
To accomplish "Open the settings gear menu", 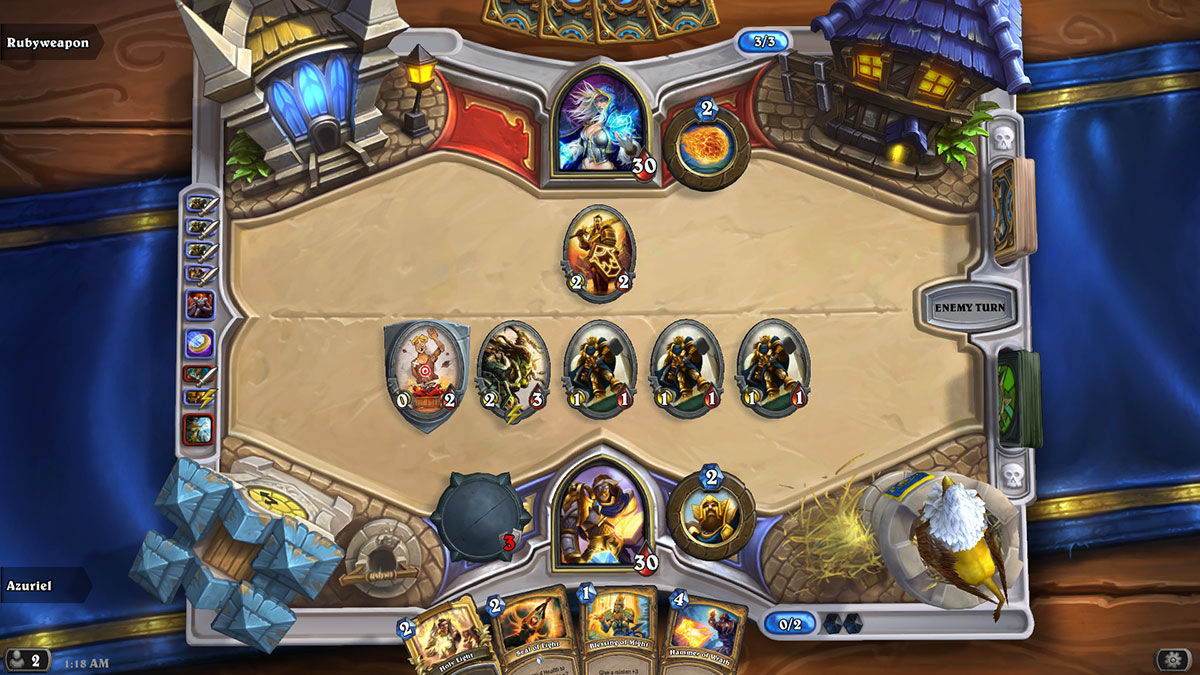I will (1172, 659).
